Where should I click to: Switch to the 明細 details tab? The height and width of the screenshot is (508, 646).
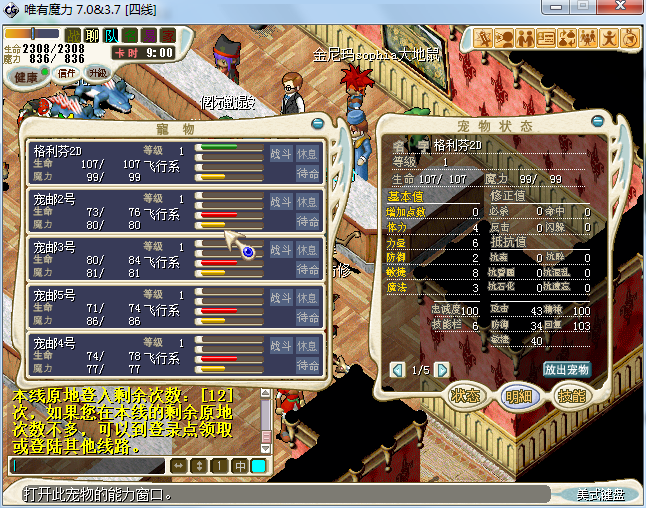coord(517,395)
